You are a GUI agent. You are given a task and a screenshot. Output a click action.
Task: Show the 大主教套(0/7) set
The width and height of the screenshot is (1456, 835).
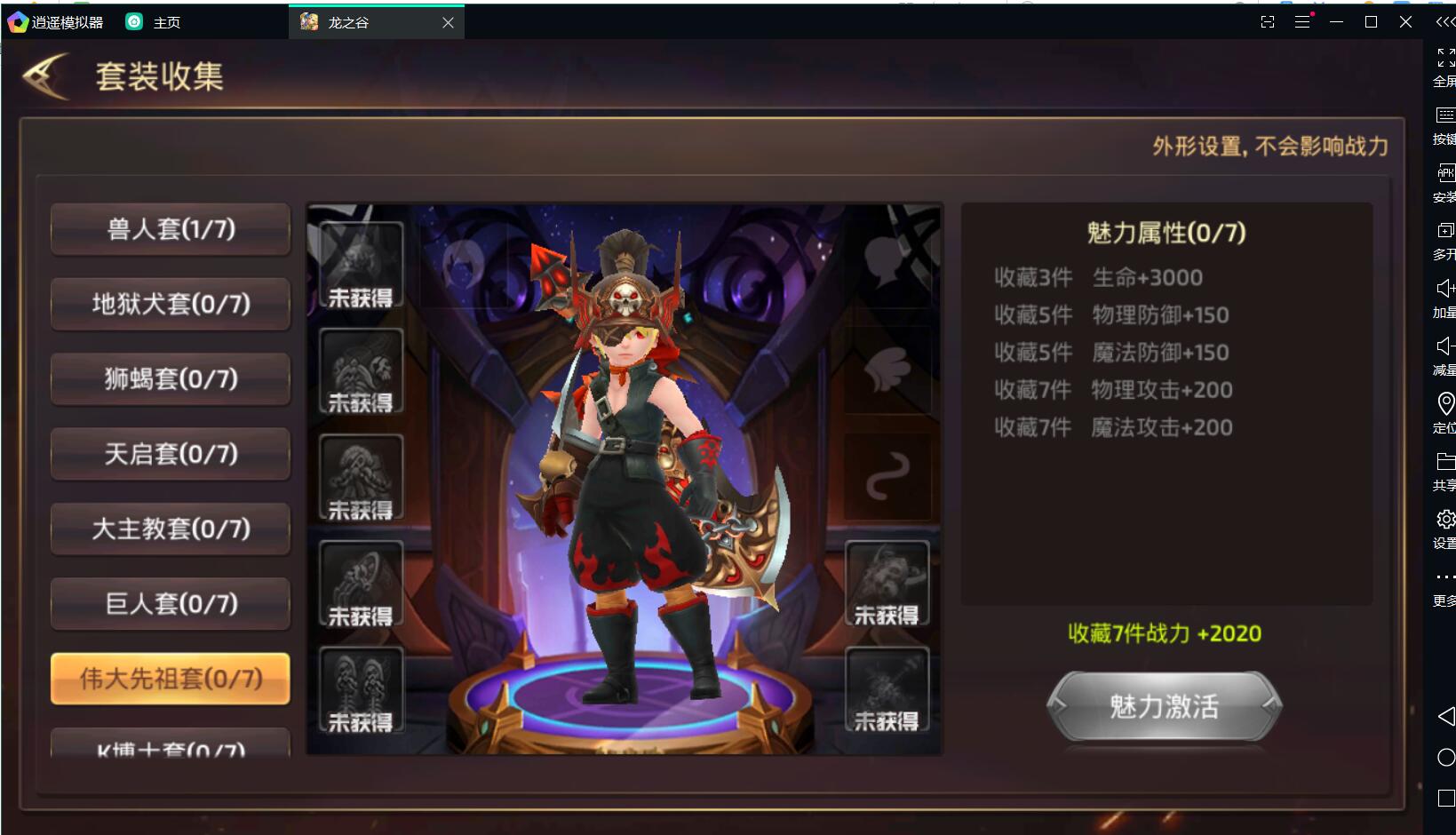coord(171,529)
